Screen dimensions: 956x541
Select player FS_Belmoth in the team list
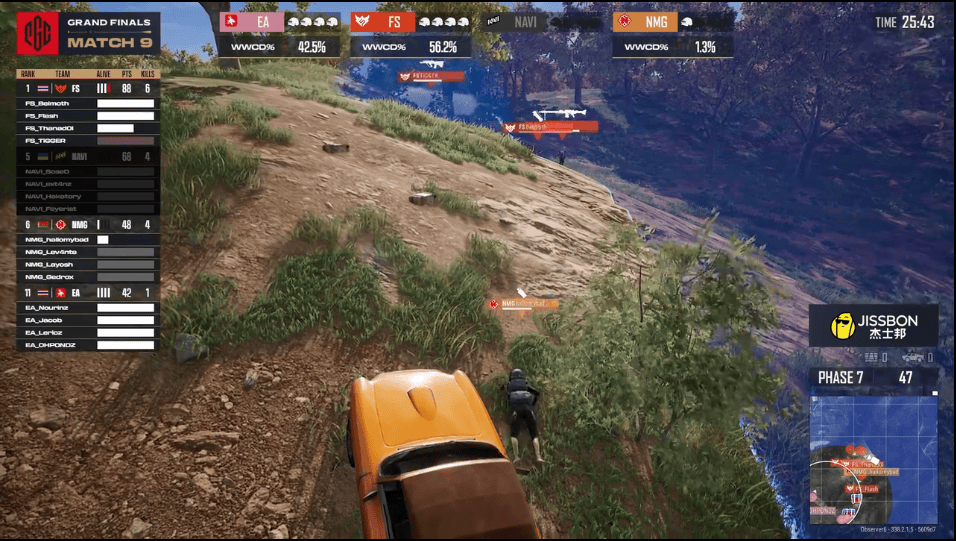pos(87,104)
